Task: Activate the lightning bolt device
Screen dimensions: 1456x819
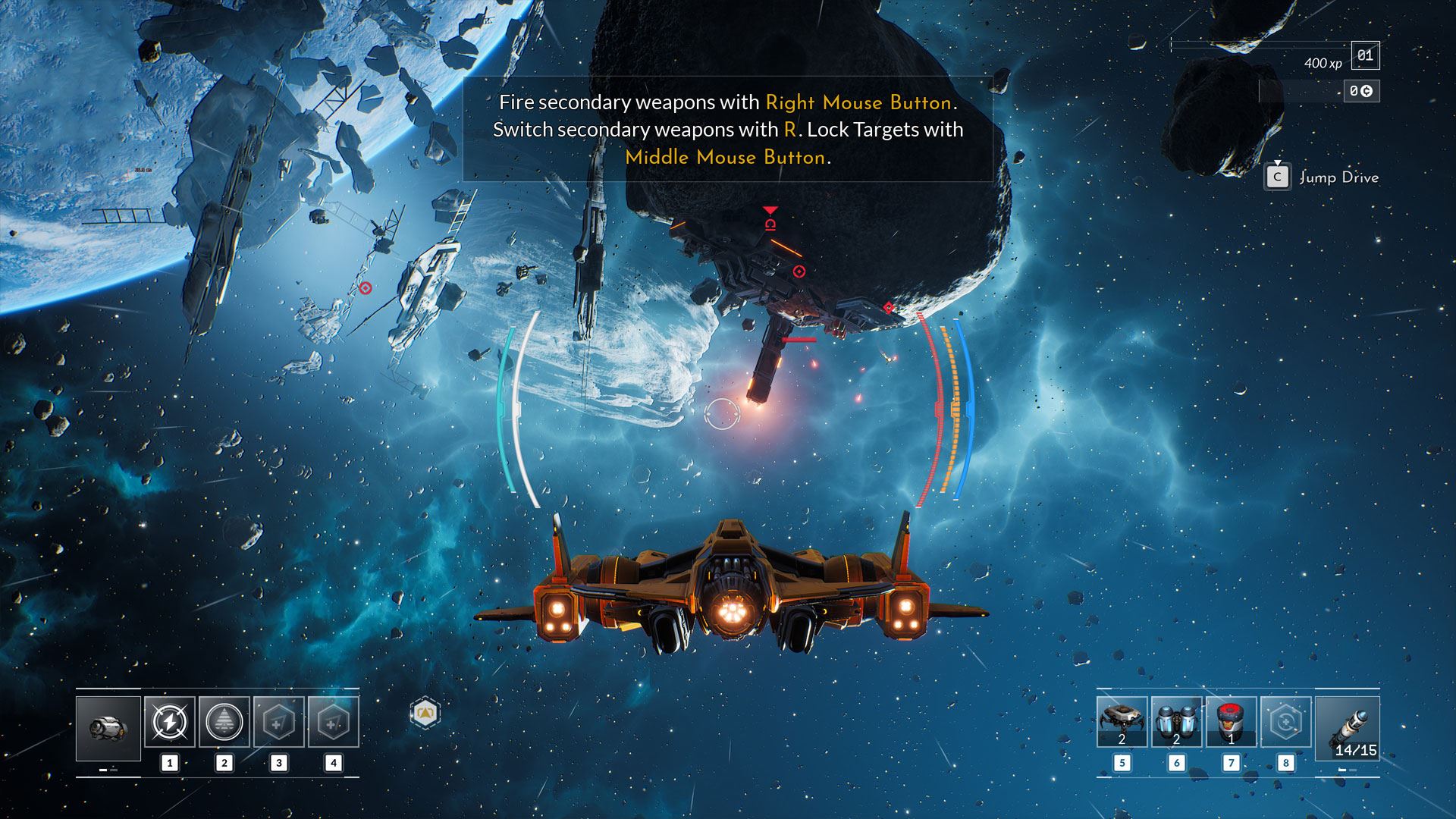Action: click(170, 722)
